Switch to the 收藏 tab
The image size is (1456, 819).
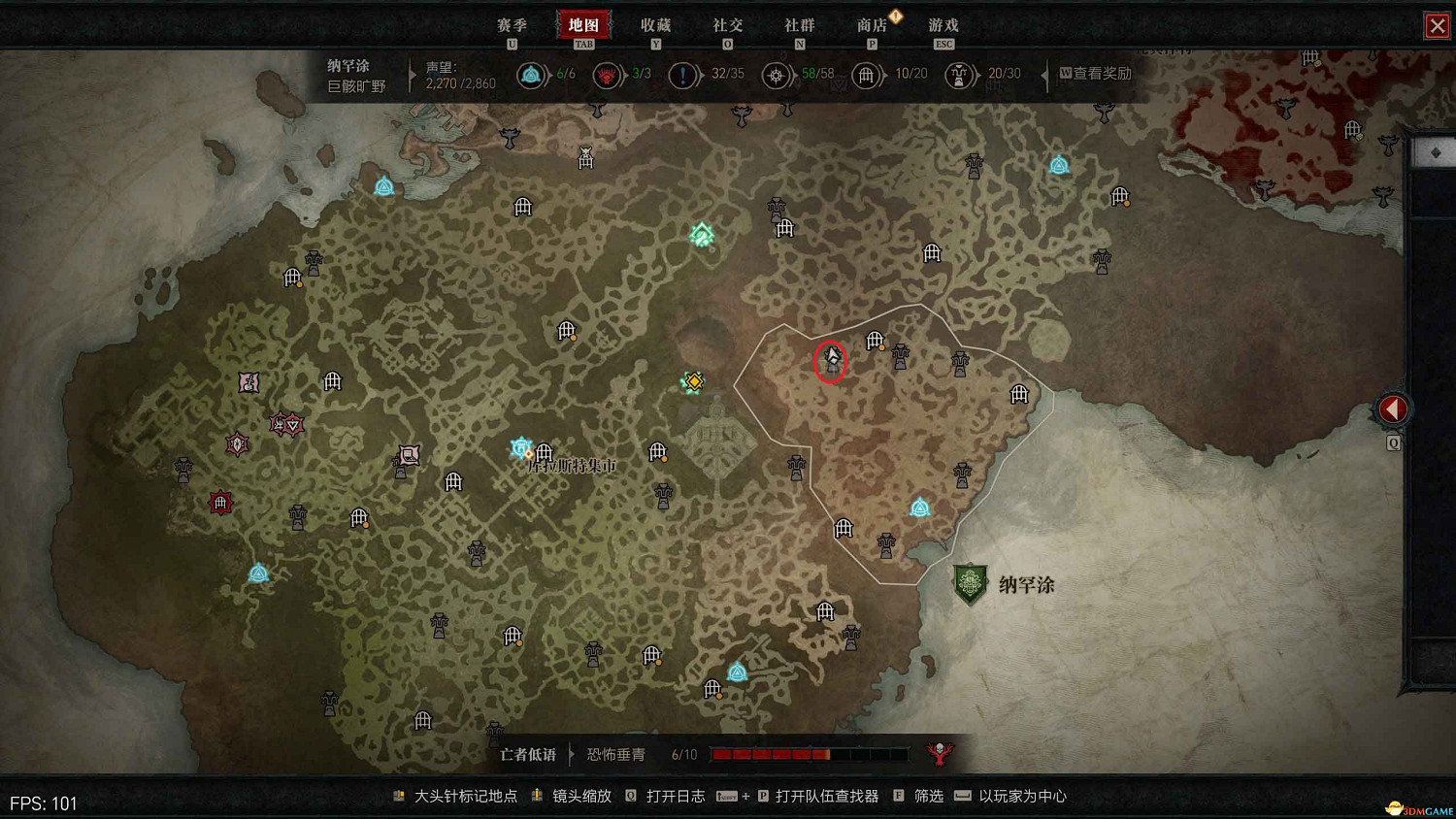(656, 25)
